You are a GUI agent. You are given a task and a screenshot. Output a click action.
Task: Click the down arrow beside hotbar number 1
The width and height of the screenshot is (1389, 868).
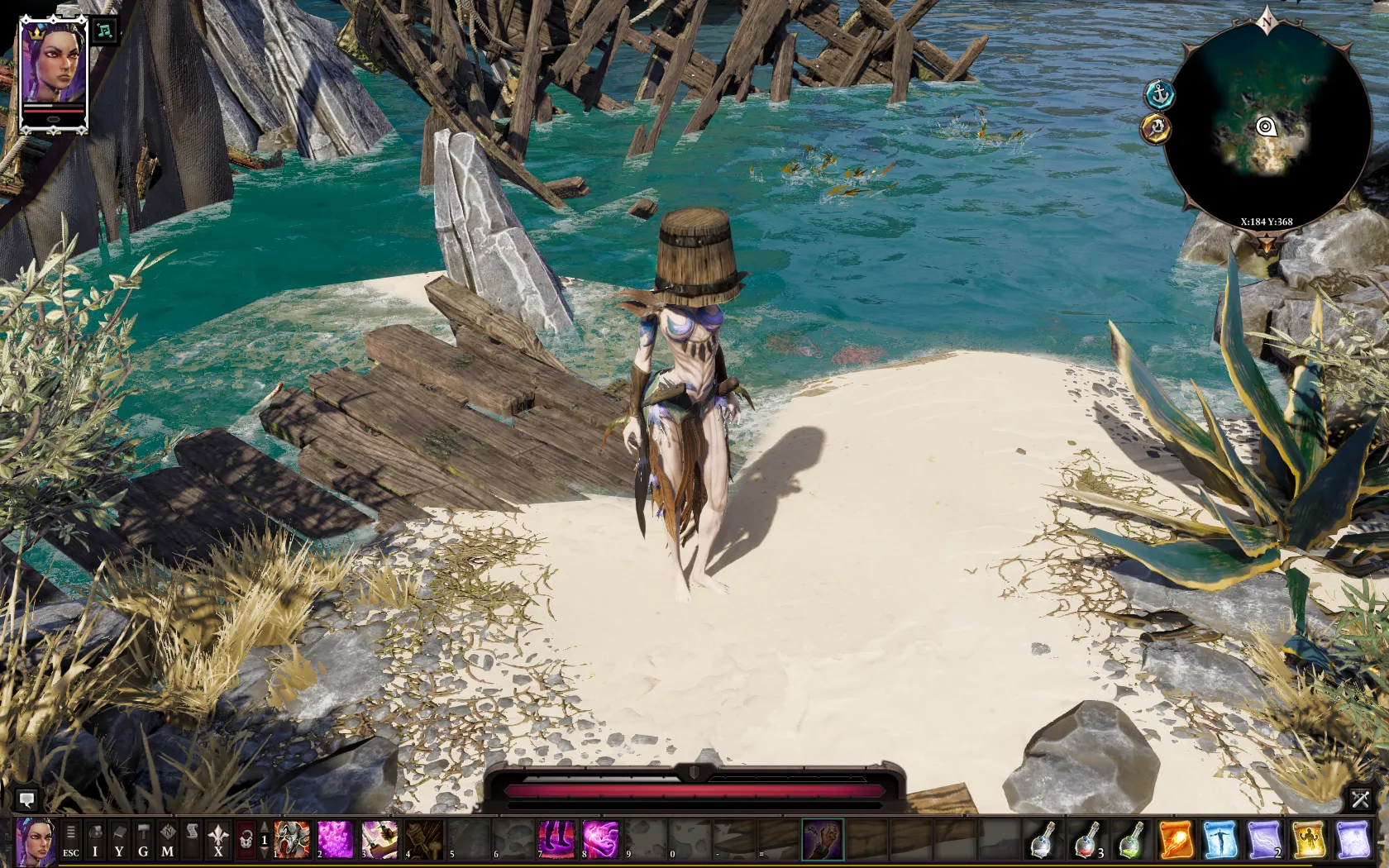pos(265,853)
